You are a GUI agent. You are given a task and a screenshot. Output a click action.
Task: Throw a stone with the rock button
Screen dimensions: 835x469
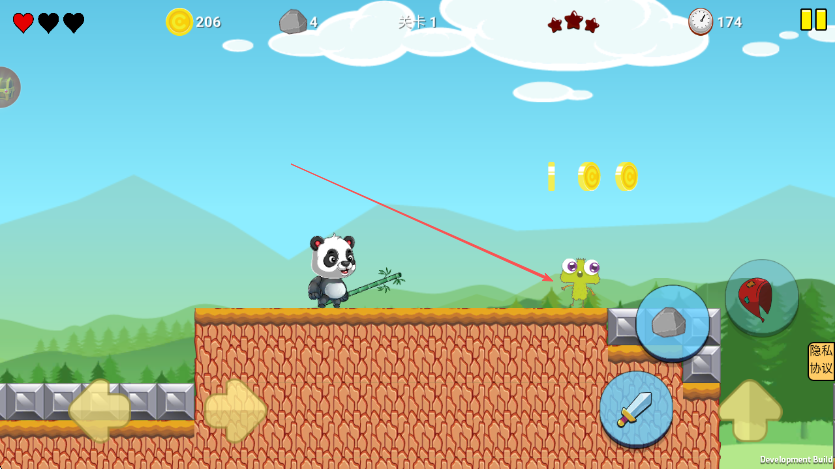[672, 322]
